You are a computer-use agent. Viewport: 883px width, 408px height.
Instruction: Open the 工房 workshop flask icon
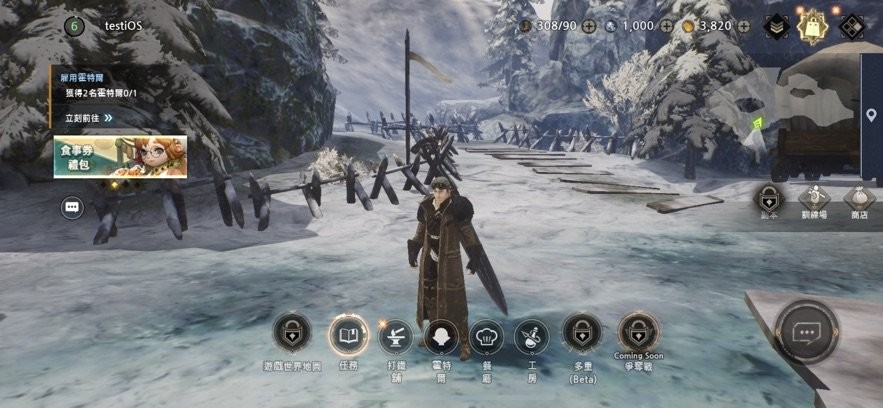point(531,336)
